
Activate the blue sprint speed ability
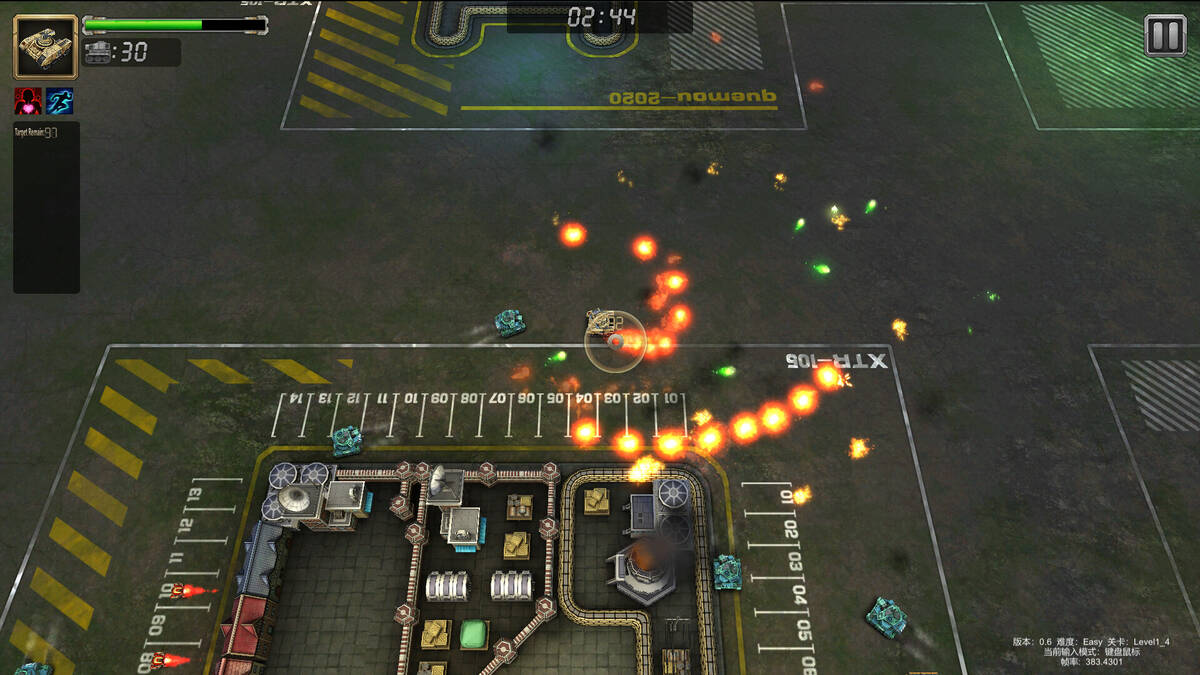click(60, 101)
